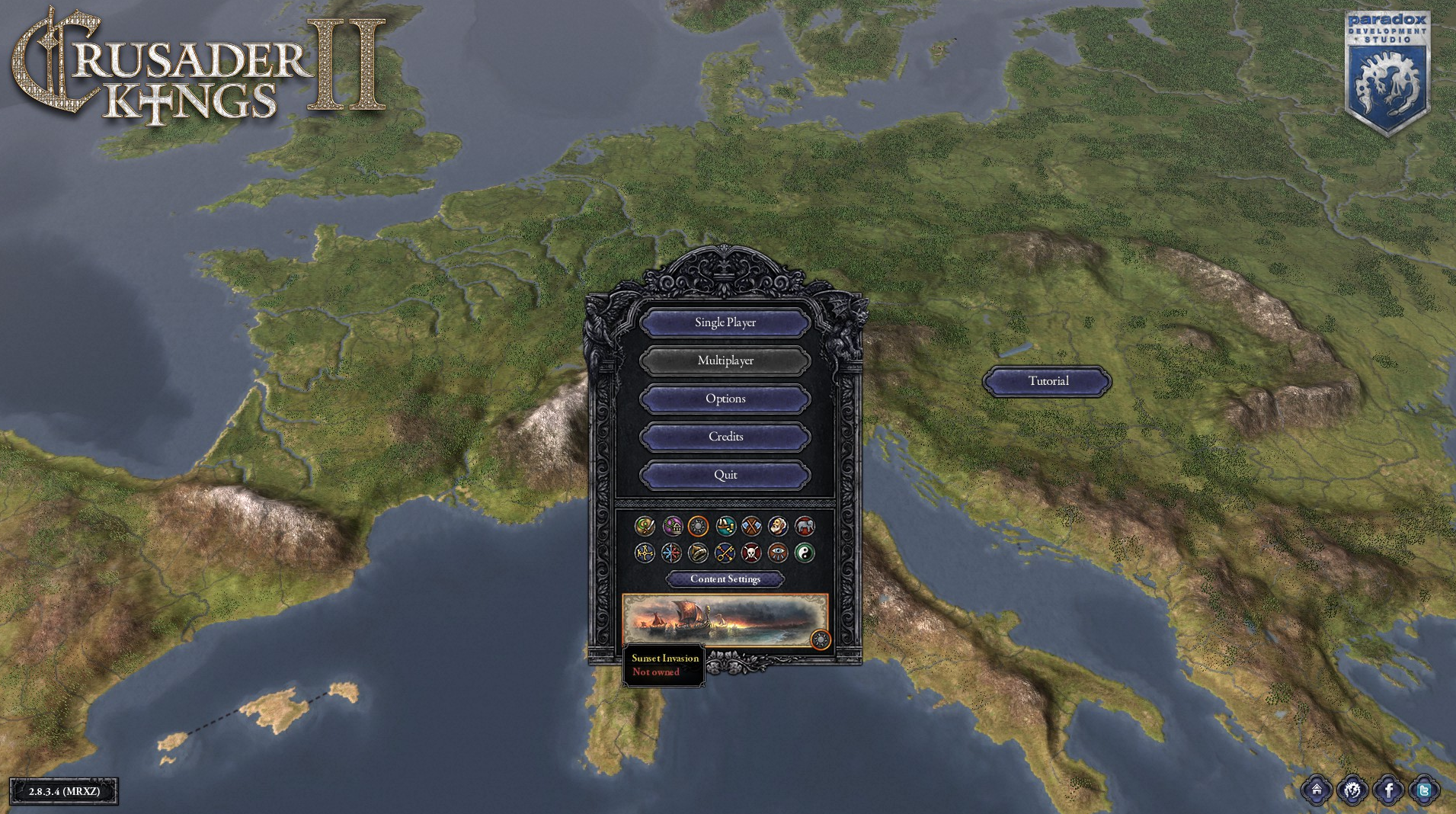
Task: Open the Twitter link
Action: click(x=1424, y=790)
